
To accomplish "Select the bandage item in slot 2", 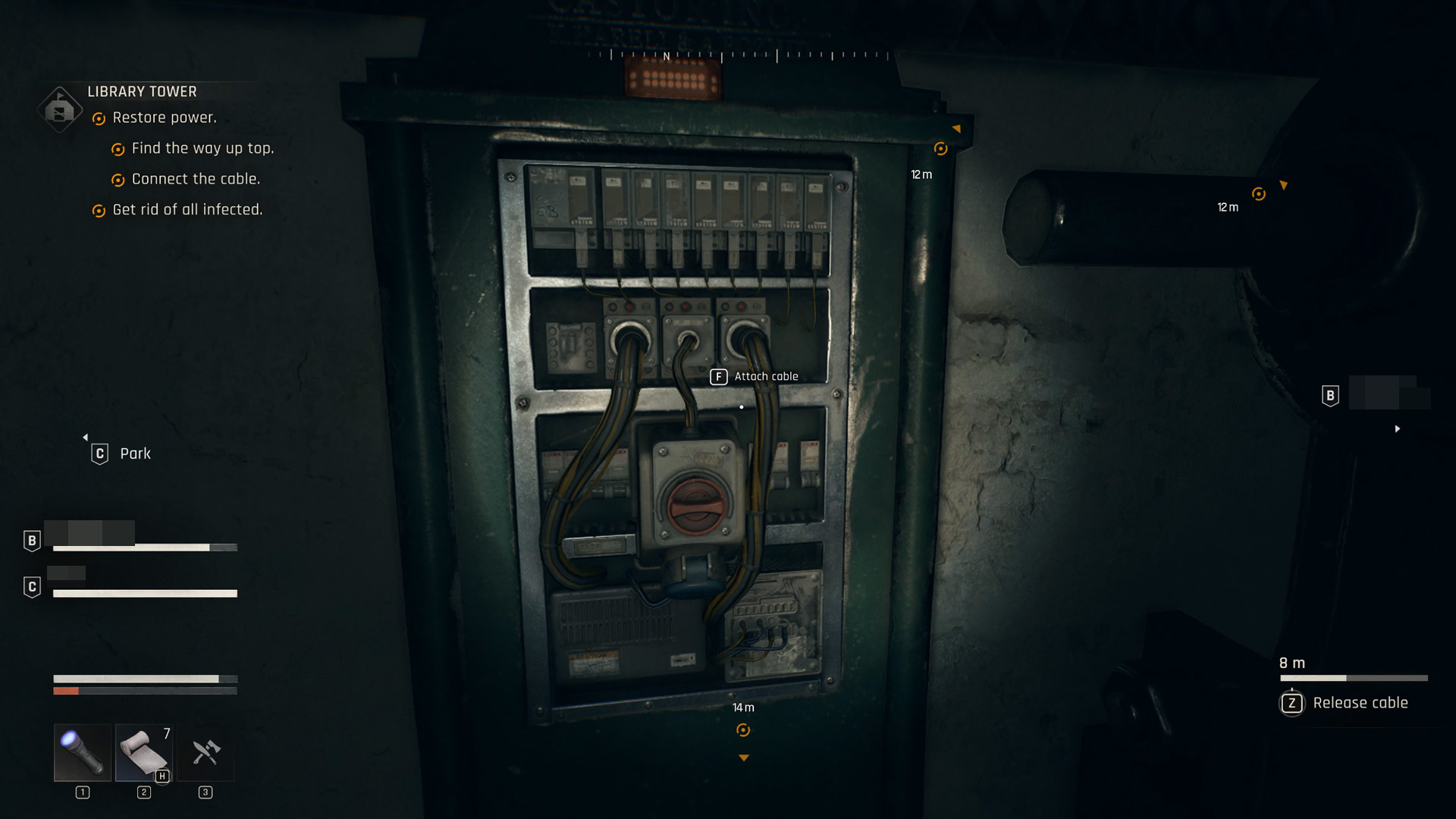I will click(x=143, y=753).
